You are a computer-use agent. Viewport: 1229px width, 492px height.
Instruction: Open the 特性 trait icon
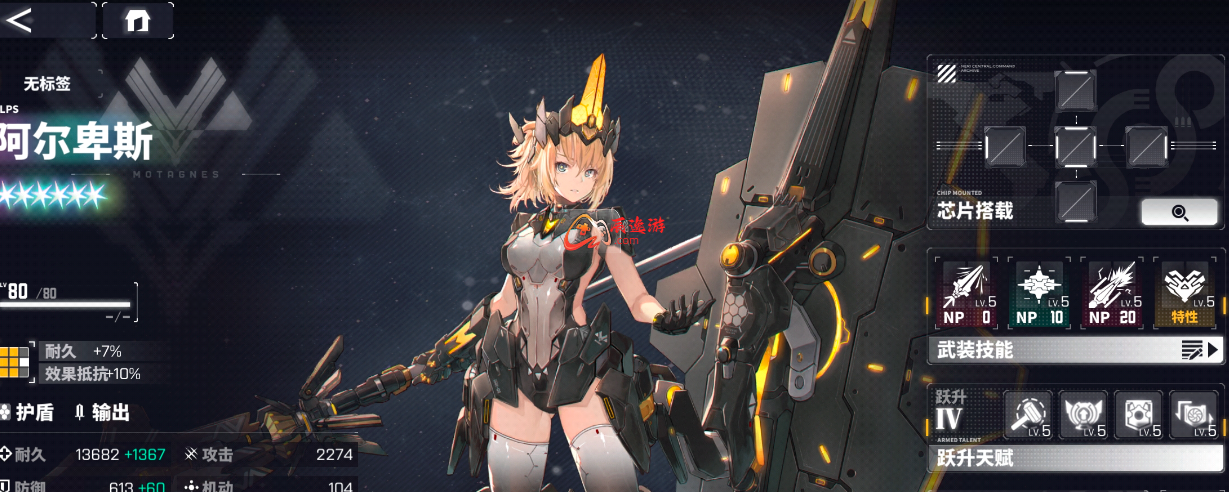coord(1187,294)
